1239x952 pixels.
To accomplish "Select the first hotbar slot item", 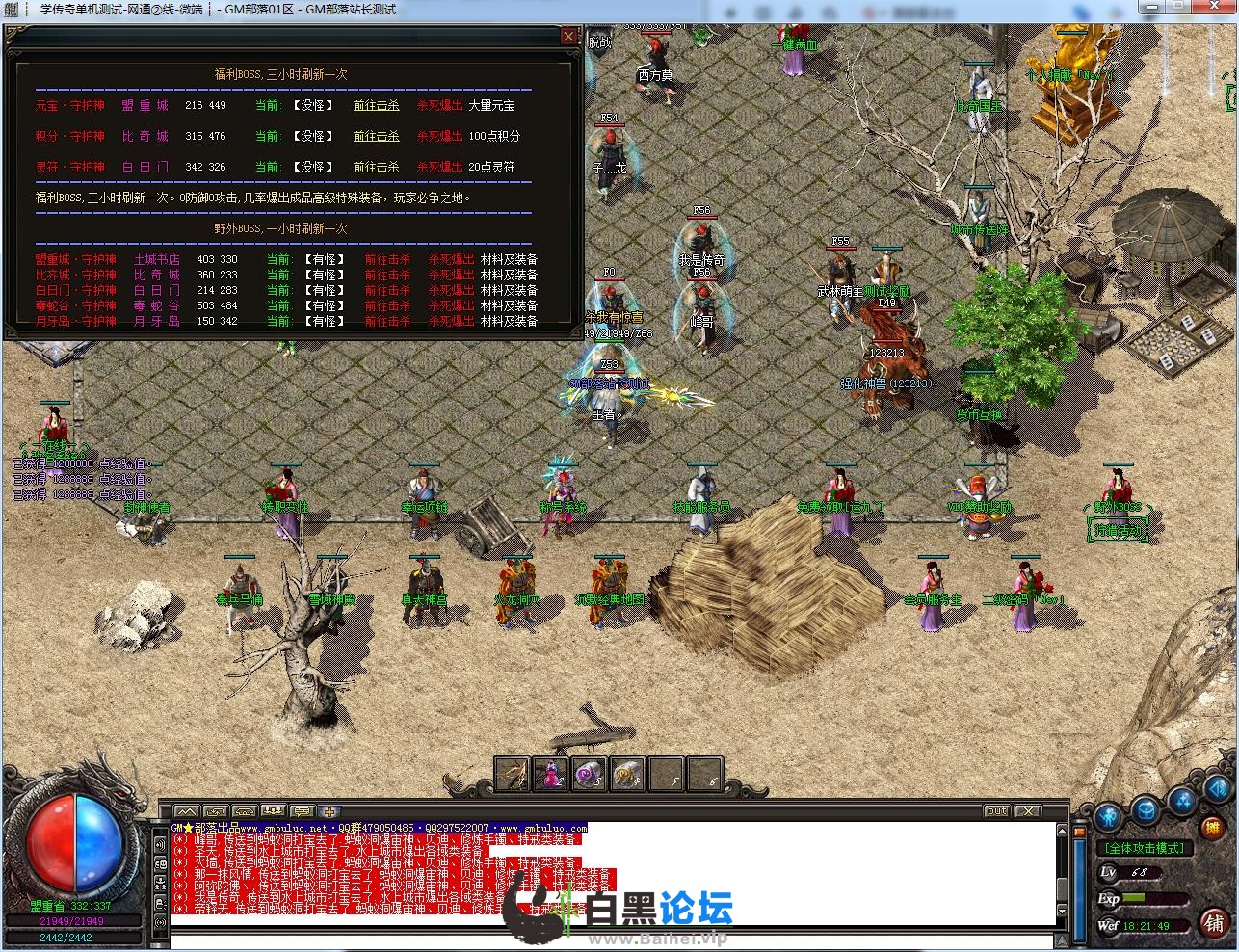I will (513, 774).
